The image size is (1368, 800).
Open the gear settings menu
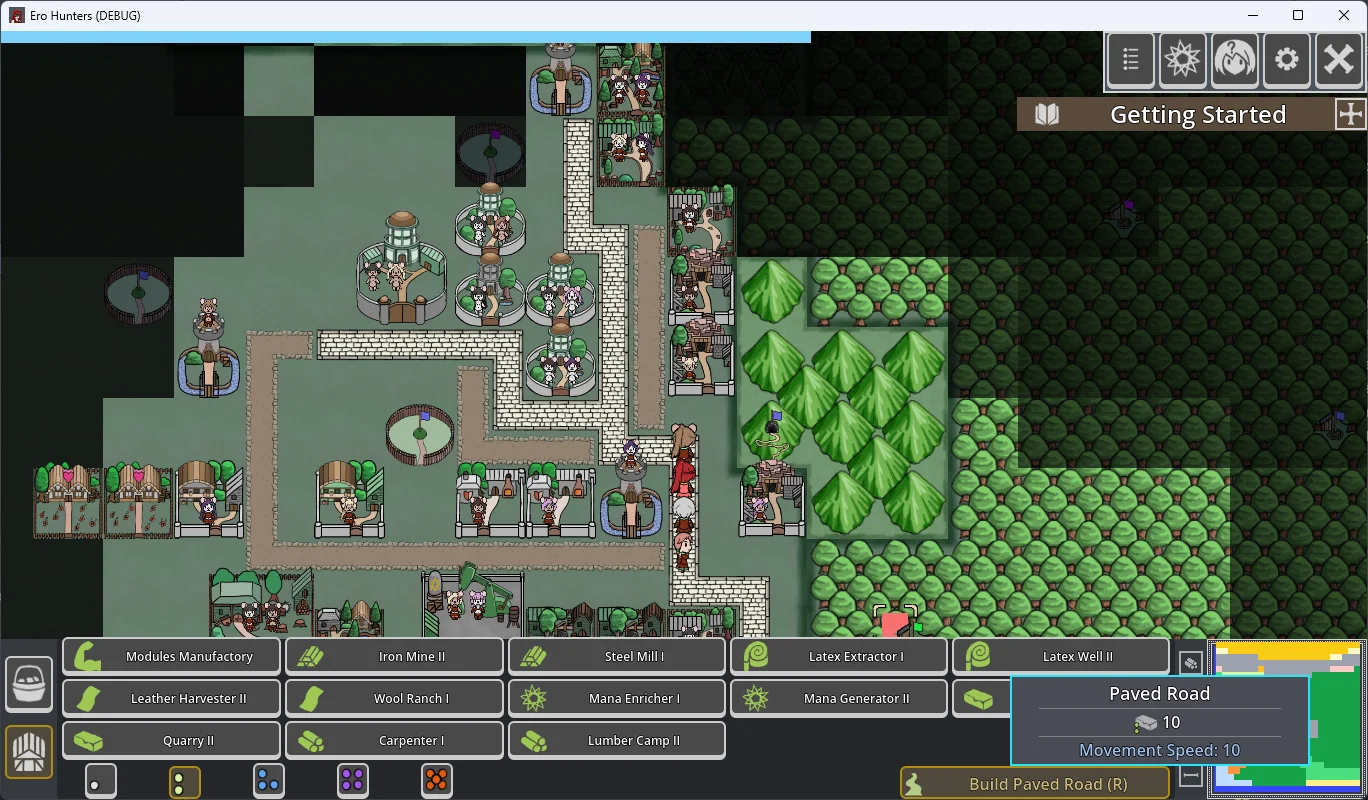(1287, 61)
